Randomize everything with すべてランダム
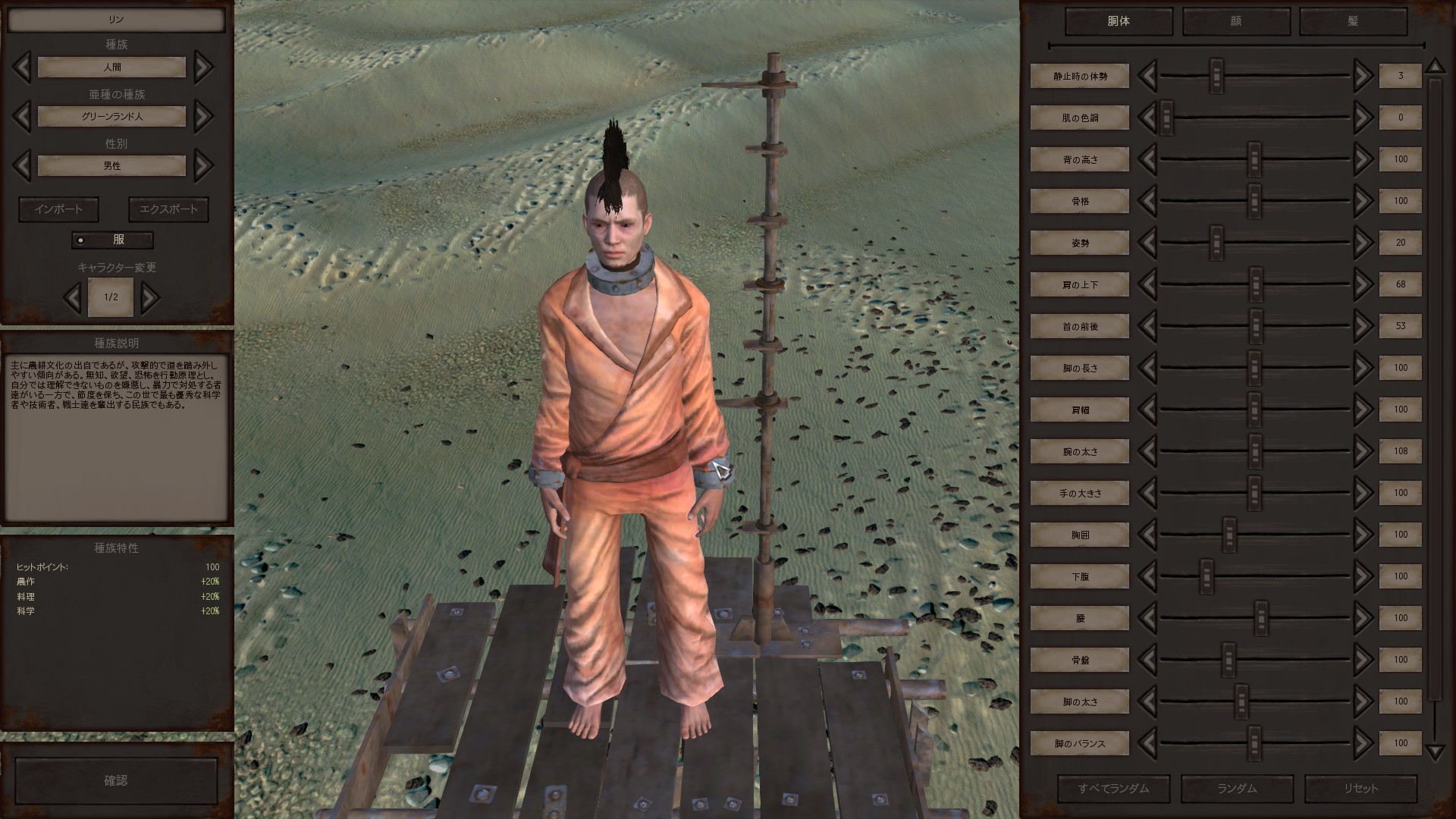The width and height of the screenshot is (1456, 819). pyautogui.click(x=1113, y=789)
